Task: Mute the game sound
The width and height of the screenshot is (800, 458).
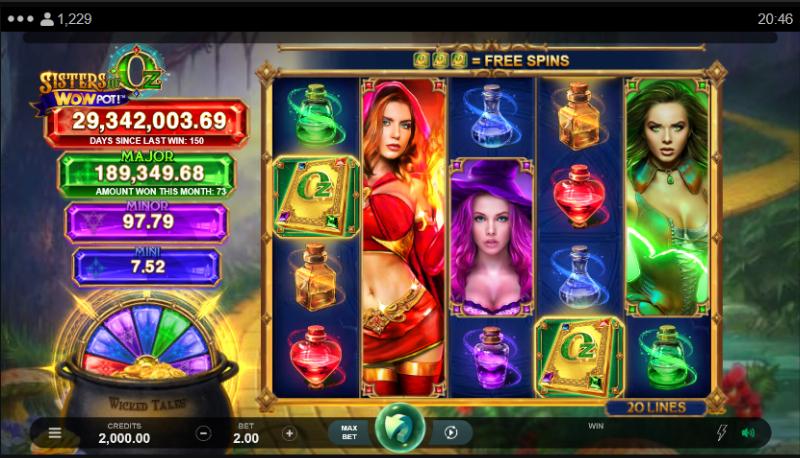Action: 747,433
